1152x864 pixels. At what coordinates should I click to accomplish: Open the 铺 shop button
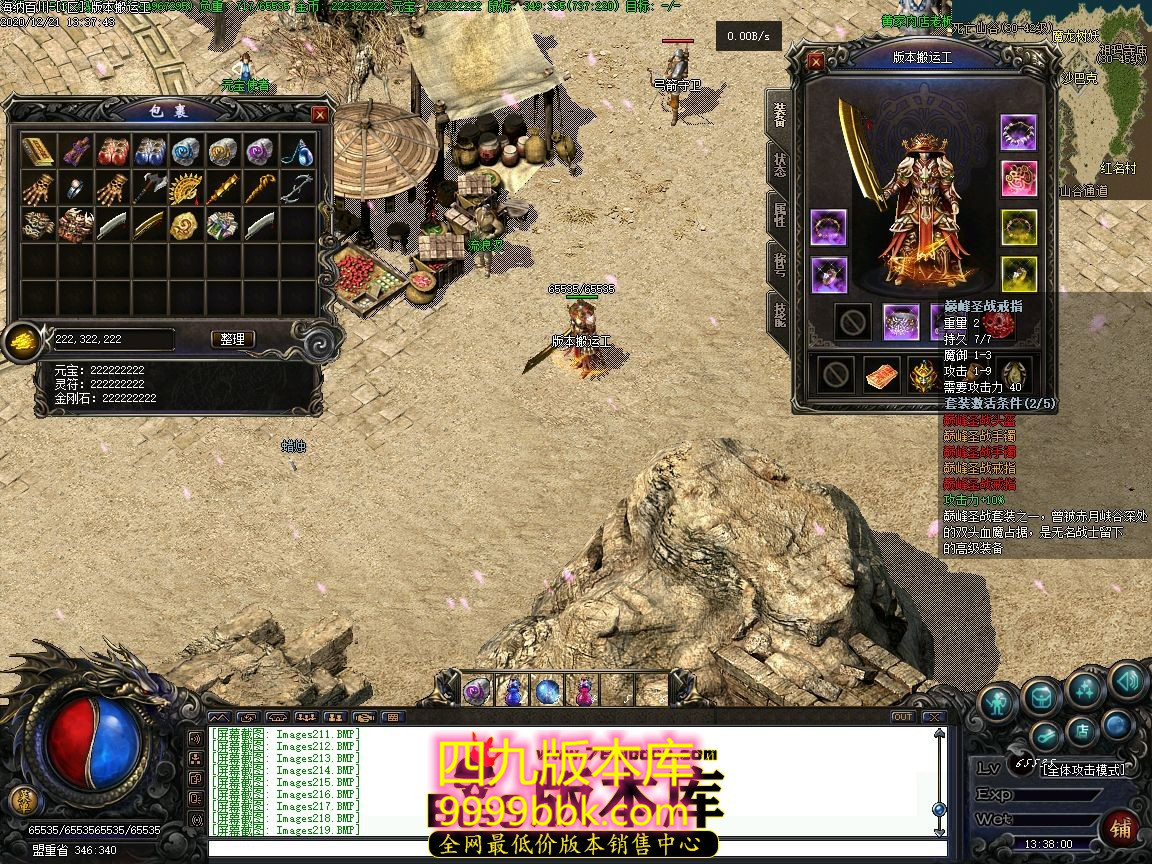click(x=1120, y=829)
